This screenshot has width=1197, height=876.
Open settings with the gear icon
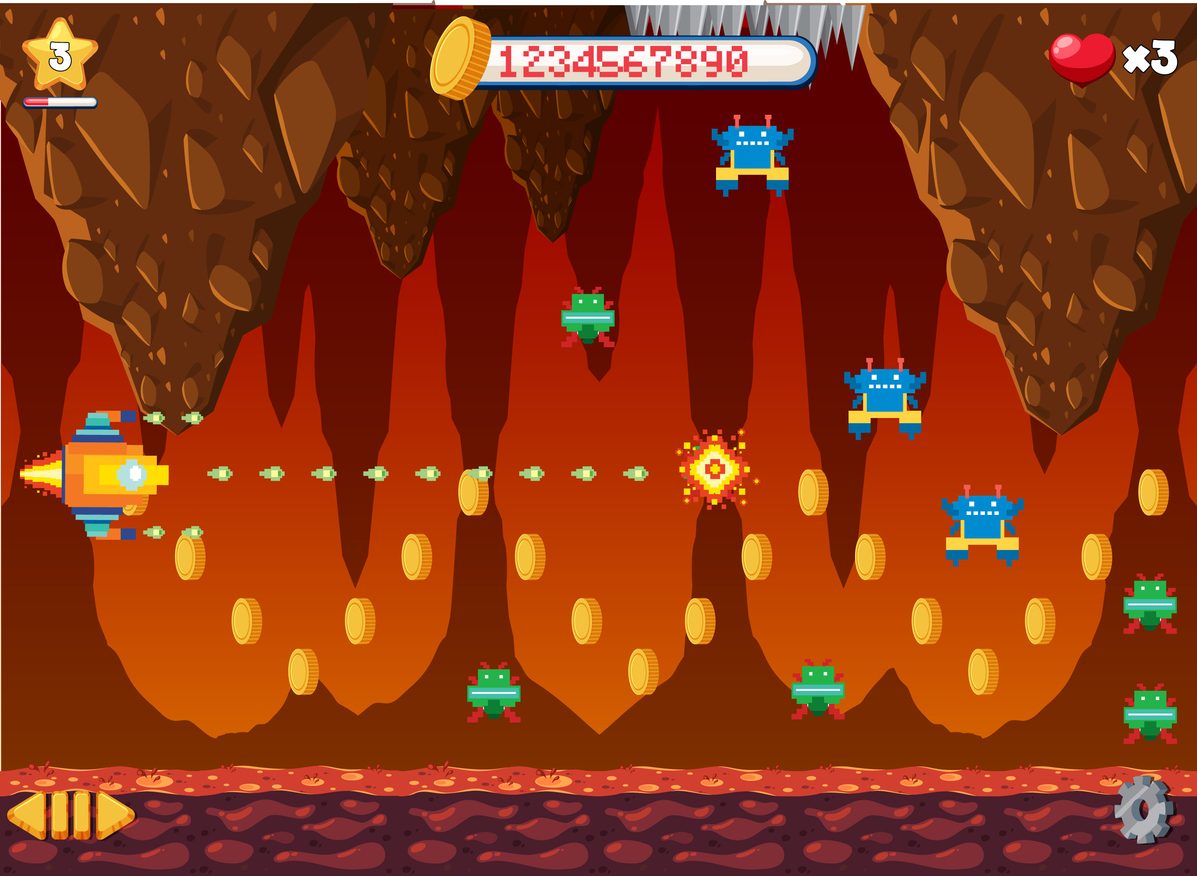(1143, 809)
